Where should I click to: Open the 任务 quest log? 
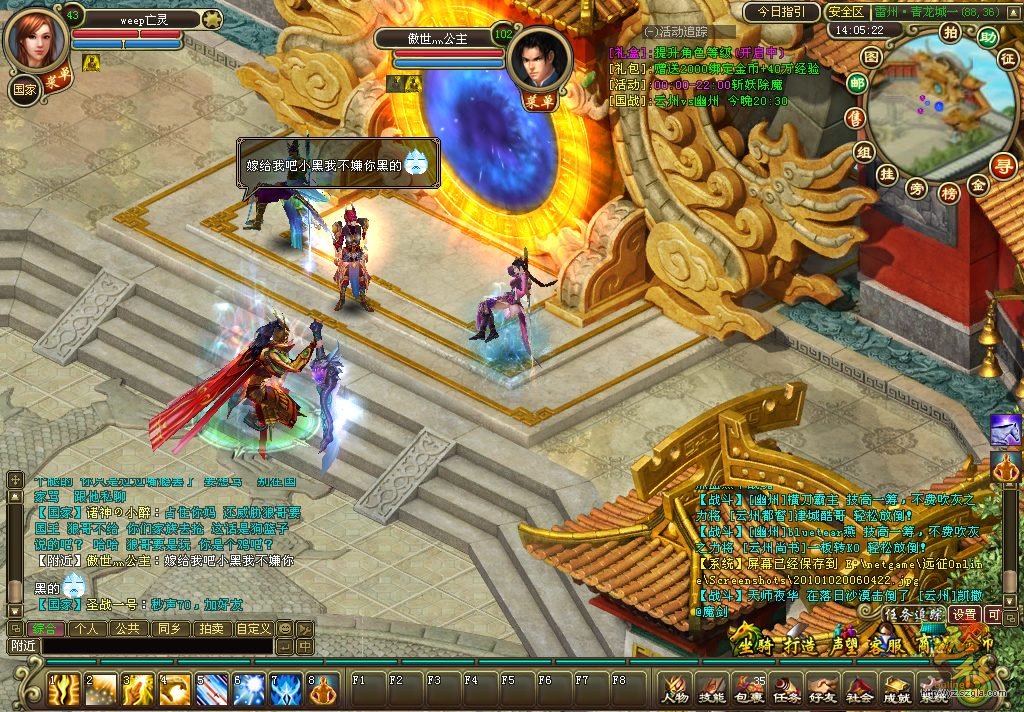pos(786,689)
